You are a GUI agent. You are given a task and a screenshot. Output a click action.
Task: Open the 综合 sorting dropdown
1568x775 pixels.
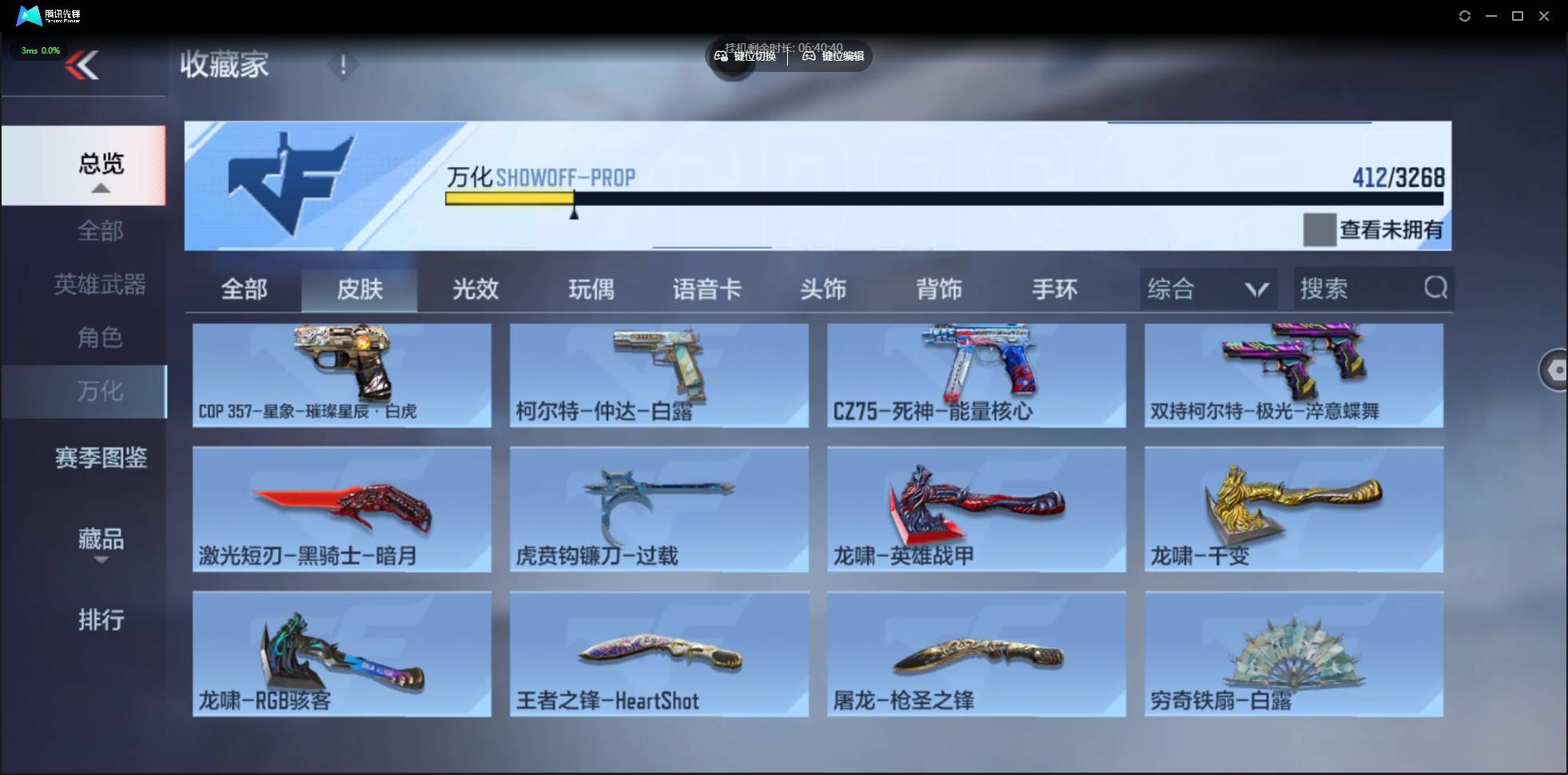[1208, 288]
